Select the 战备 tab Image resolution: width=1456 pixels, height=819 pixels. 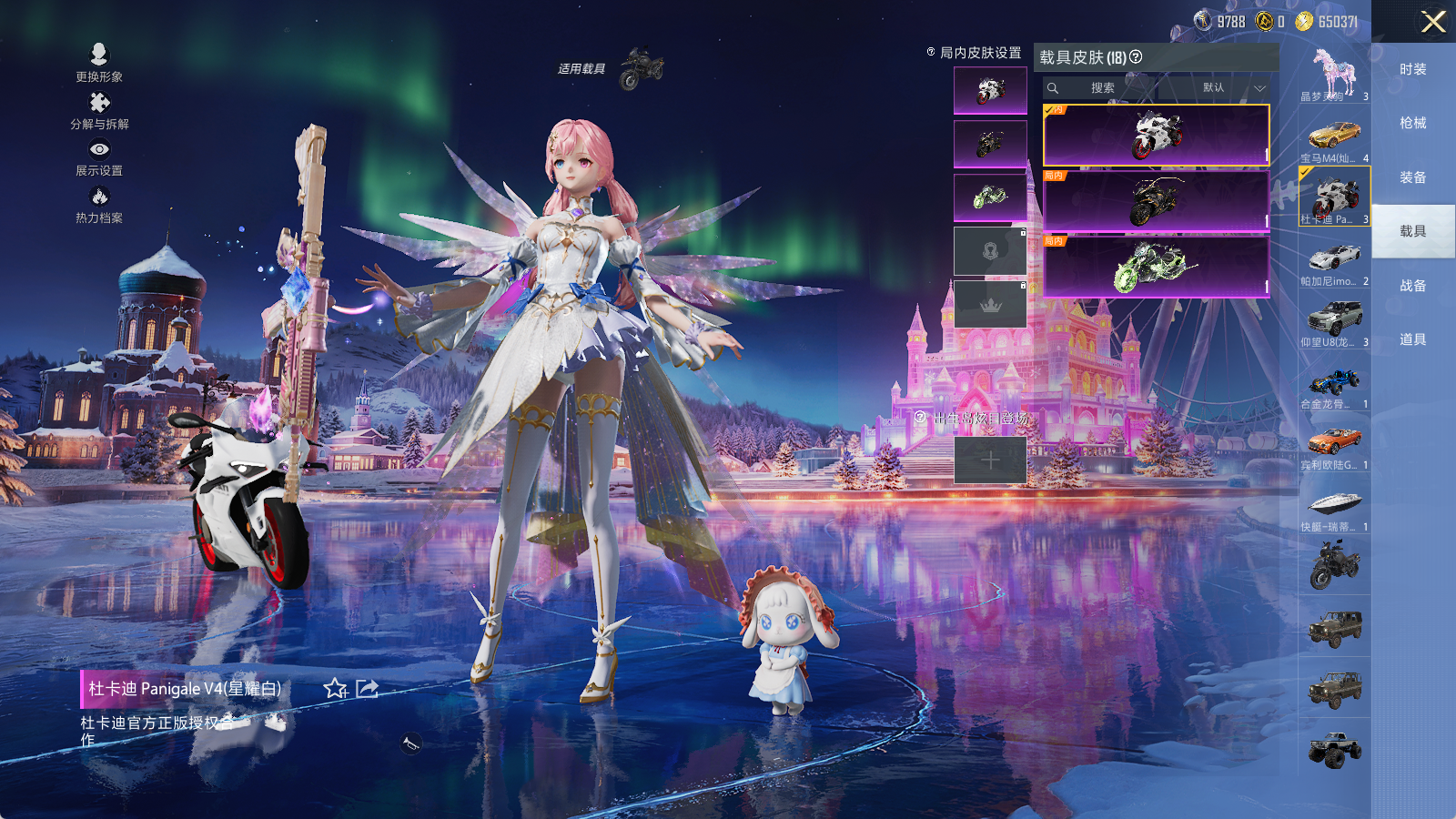click(x=1412, y=286)
